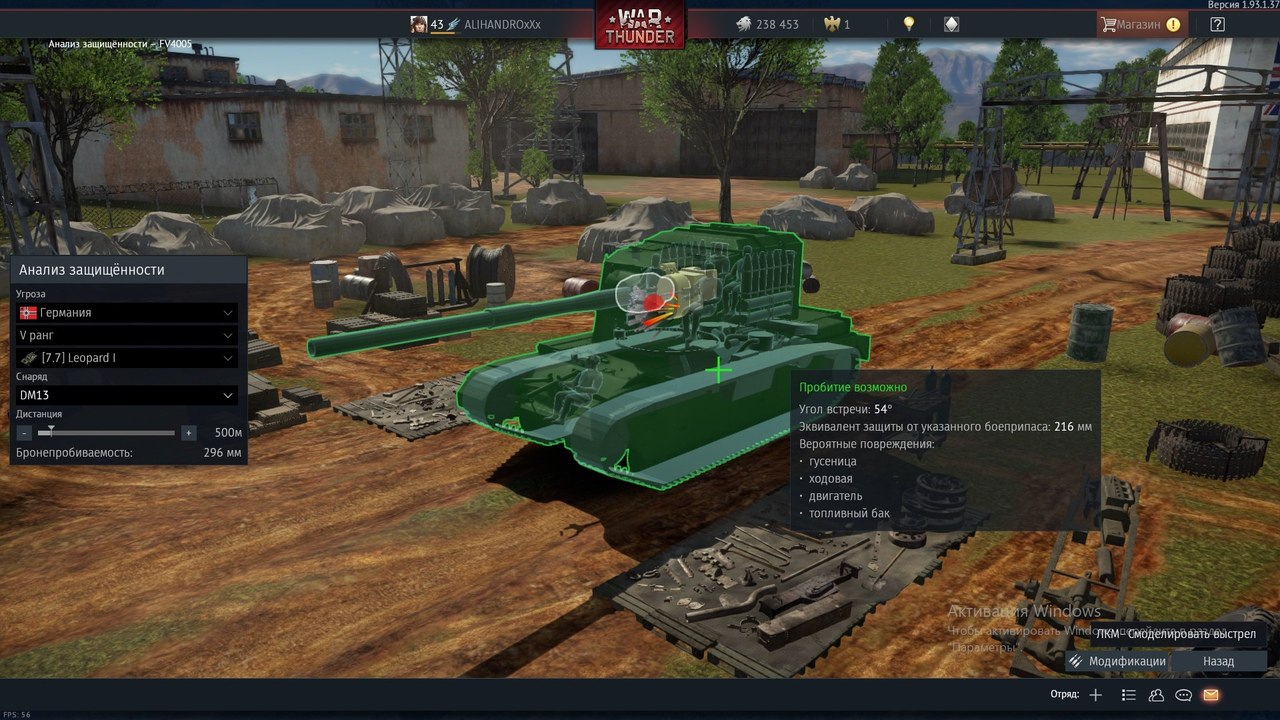
Task: Click the light bulb icon
Action: pyautogui.click(x=909, y=24)
